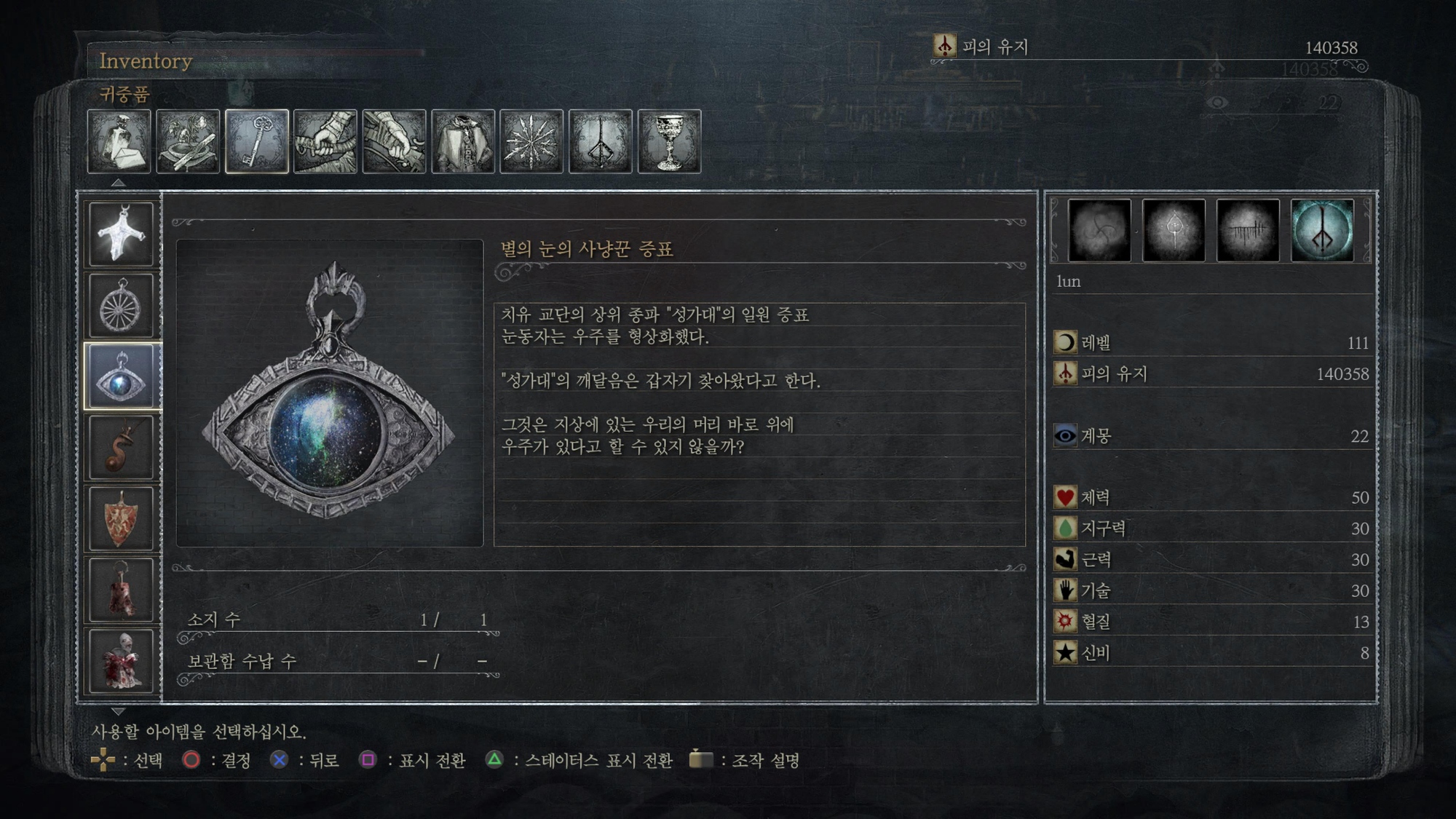Image resolution: width=1456 pixels, height=819 pixels.
Task: Choose the red shield-shaped badge
Action: tap(122, 518)
